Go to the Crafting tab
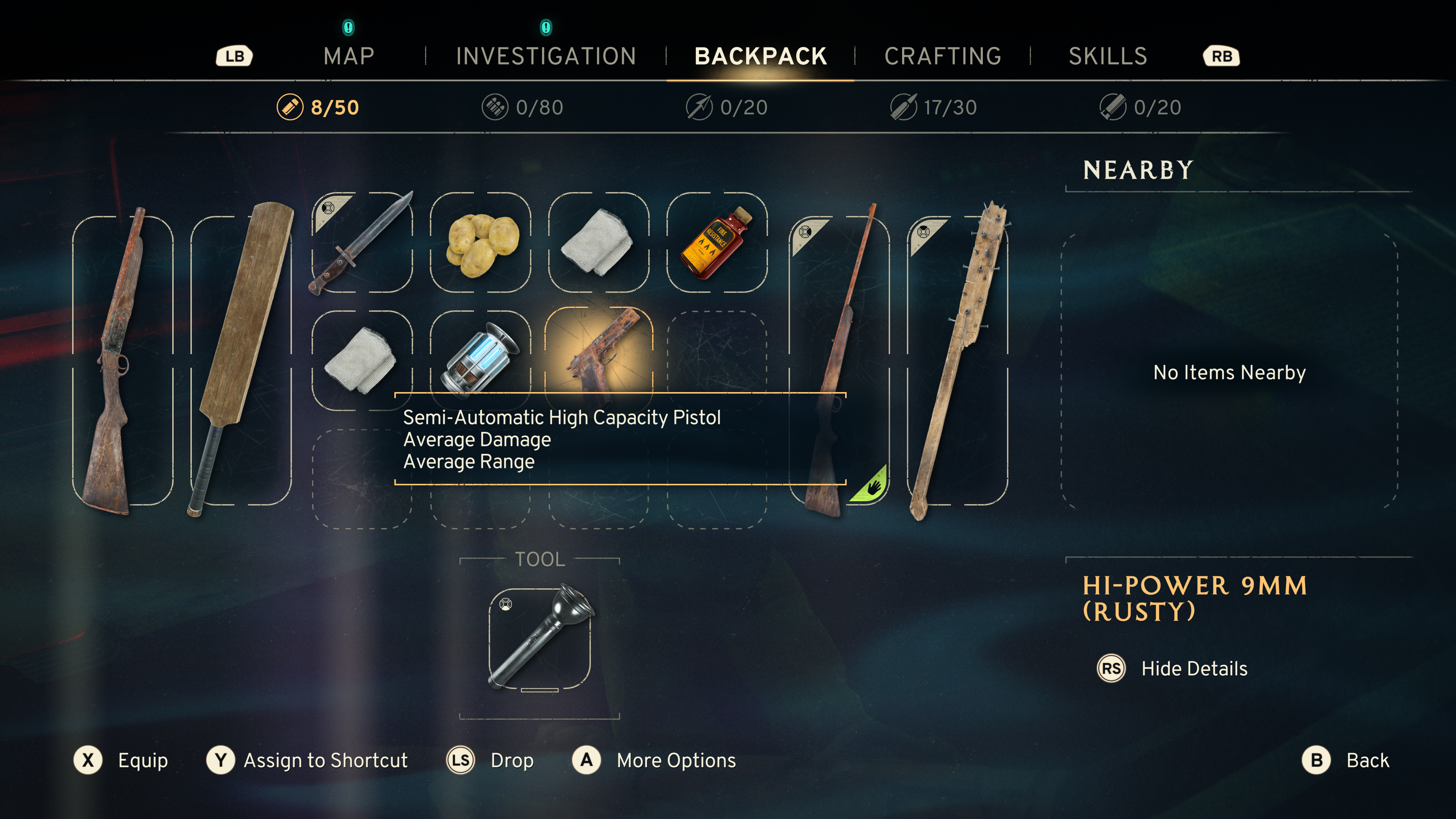1456x819 pixels. tap(943, 56)
